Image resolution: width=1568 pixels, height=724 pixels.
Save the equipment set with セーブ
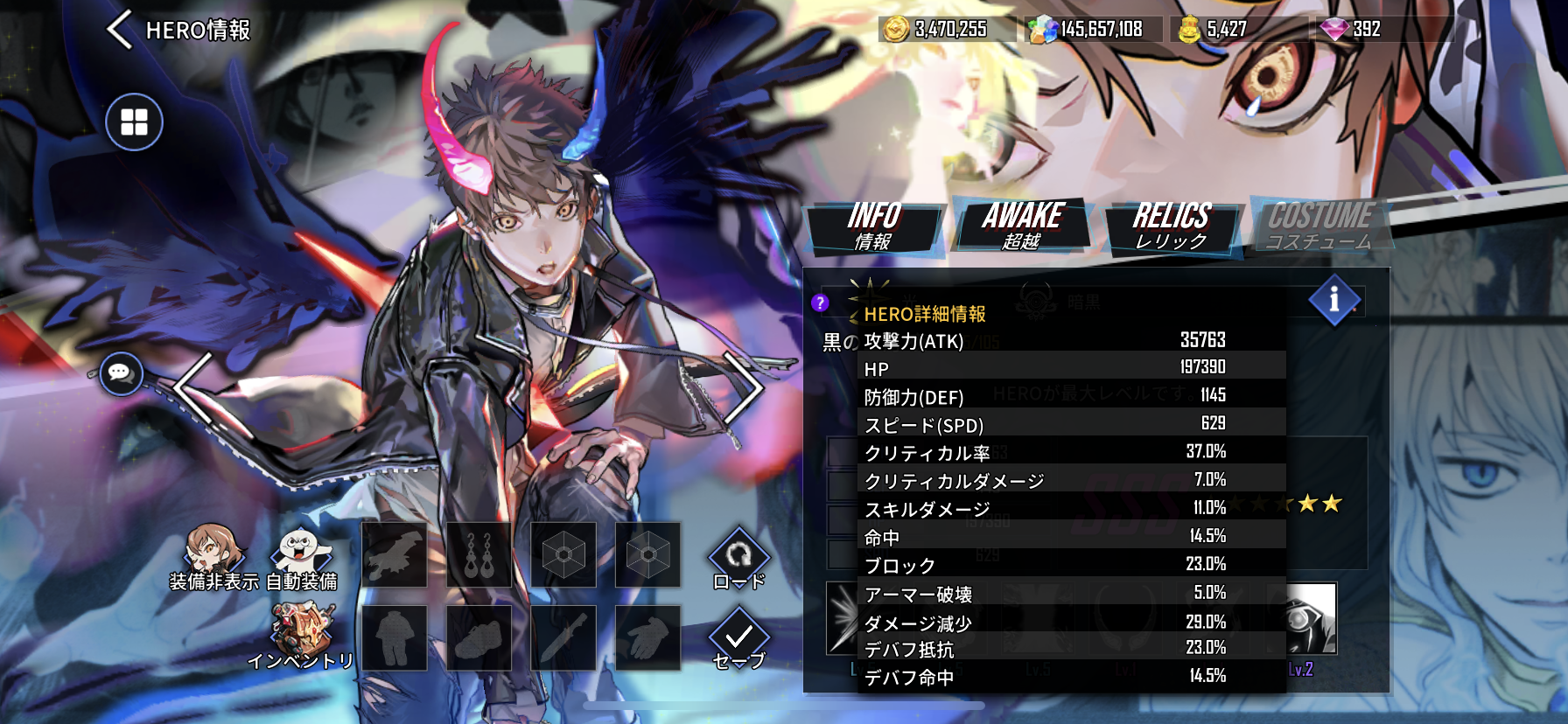pos(738,640)
